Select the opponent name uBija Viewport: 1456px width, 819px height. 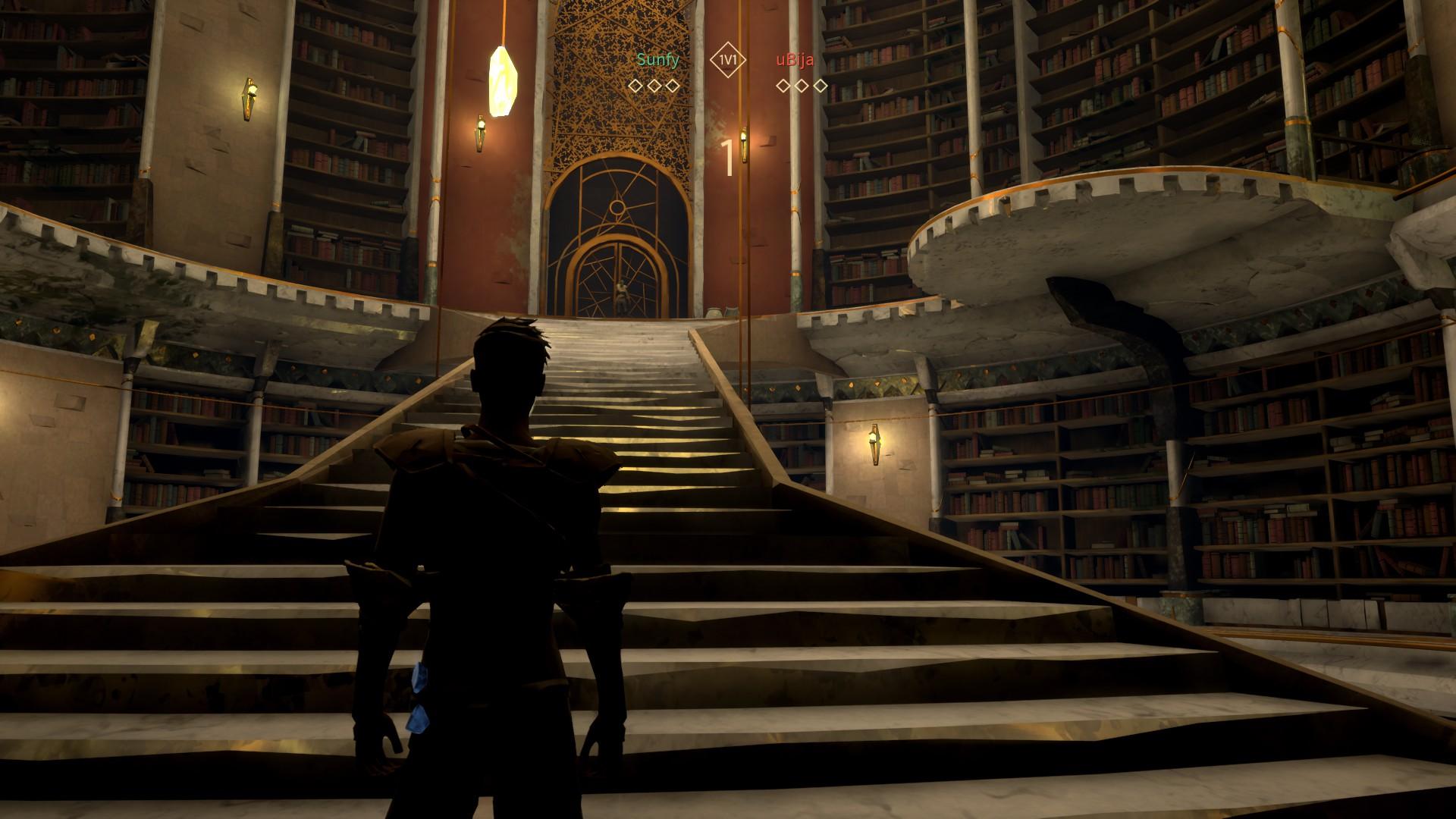coord(795,60)
